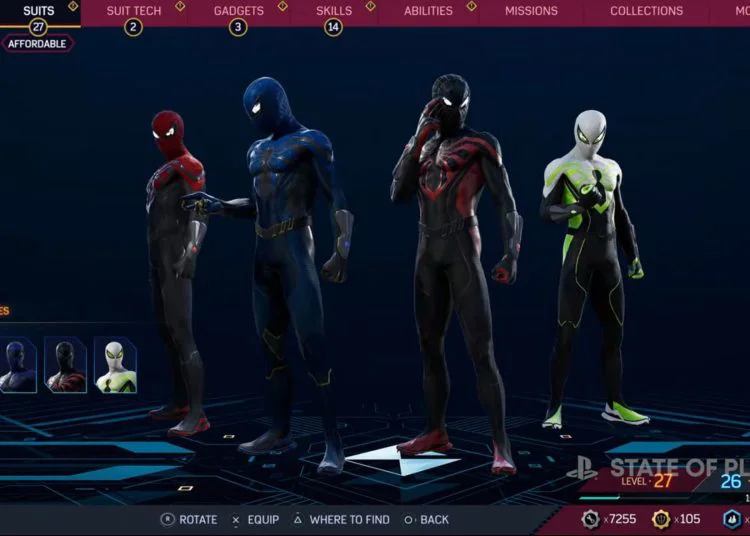Go to the Gadgets tab
750x536 pixels.
coord(238,11)
